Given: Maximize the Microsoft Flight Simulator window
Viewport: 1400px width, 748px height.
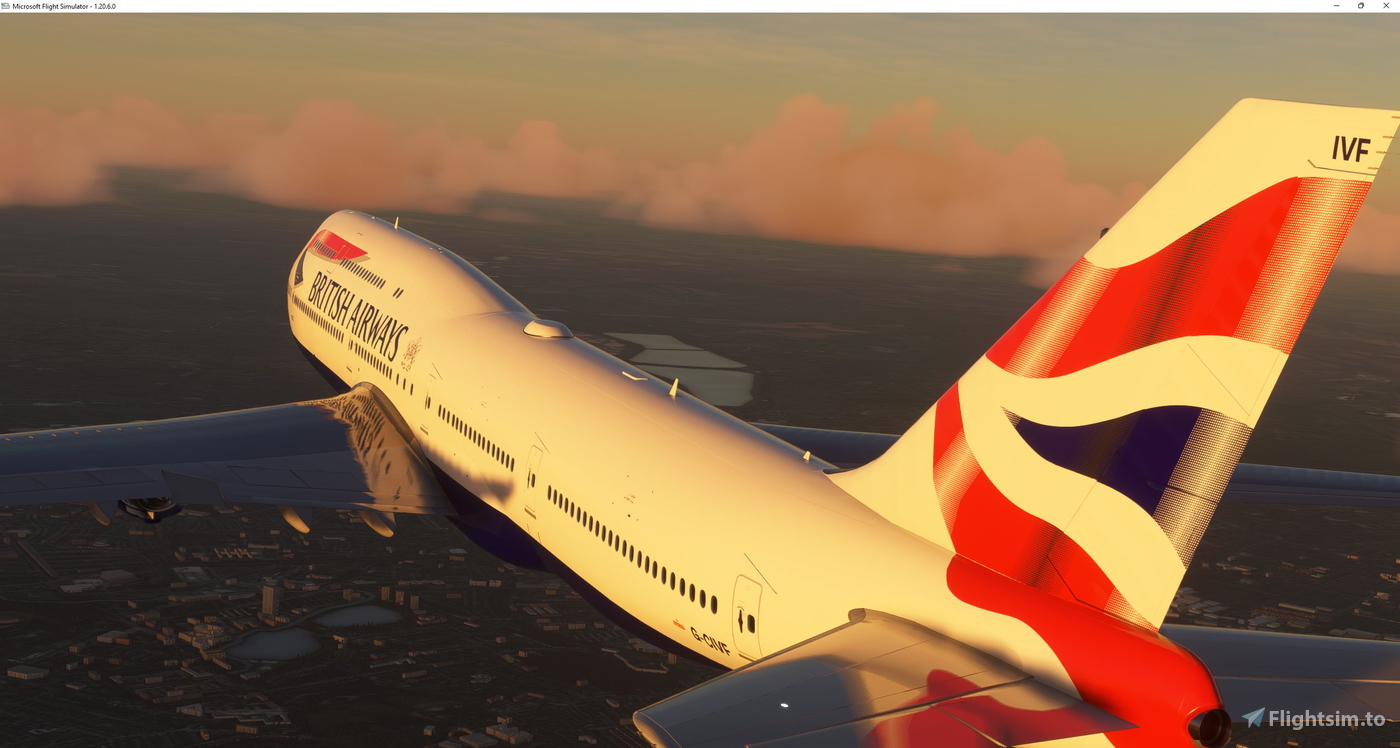Looking at the screenshot, I should point(1361,5).
